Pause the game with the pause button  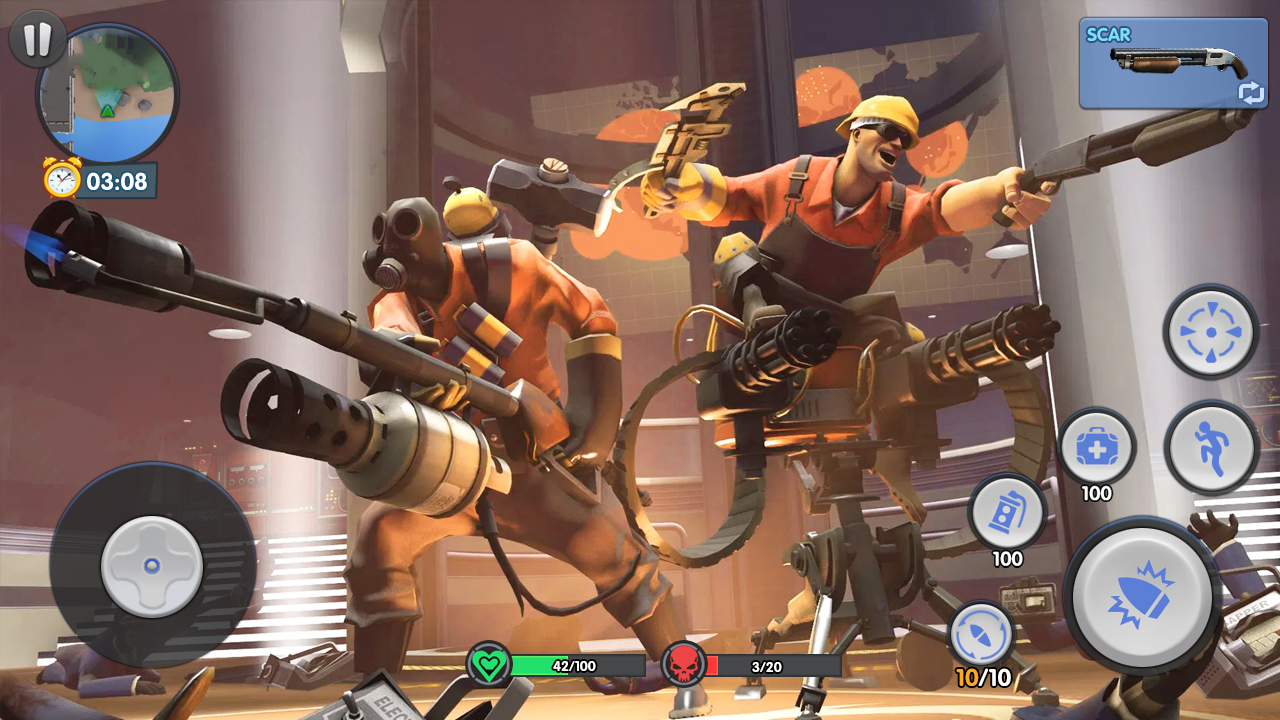click(37, 40)
